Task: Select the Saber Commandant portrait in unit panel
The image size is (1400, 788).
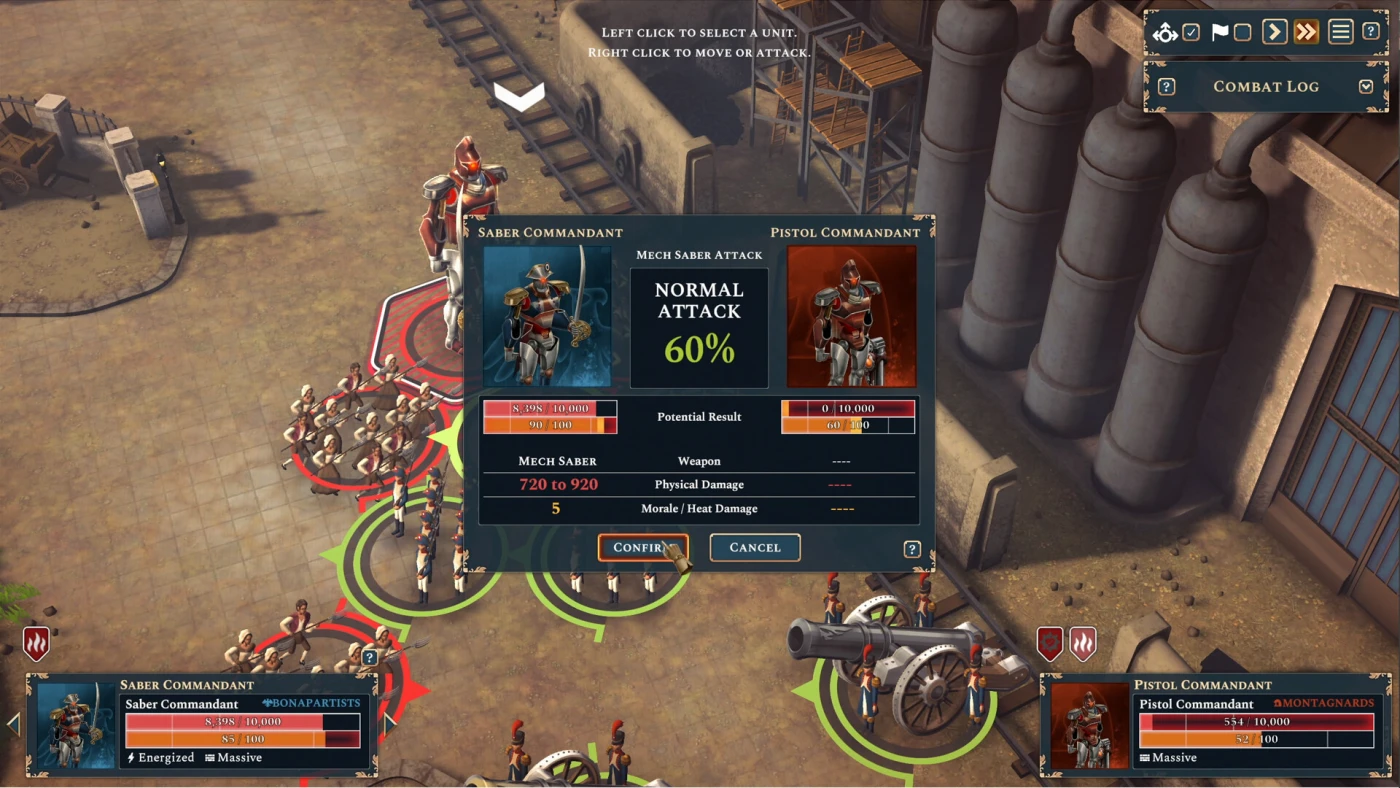Action: (x=76, y=726)
